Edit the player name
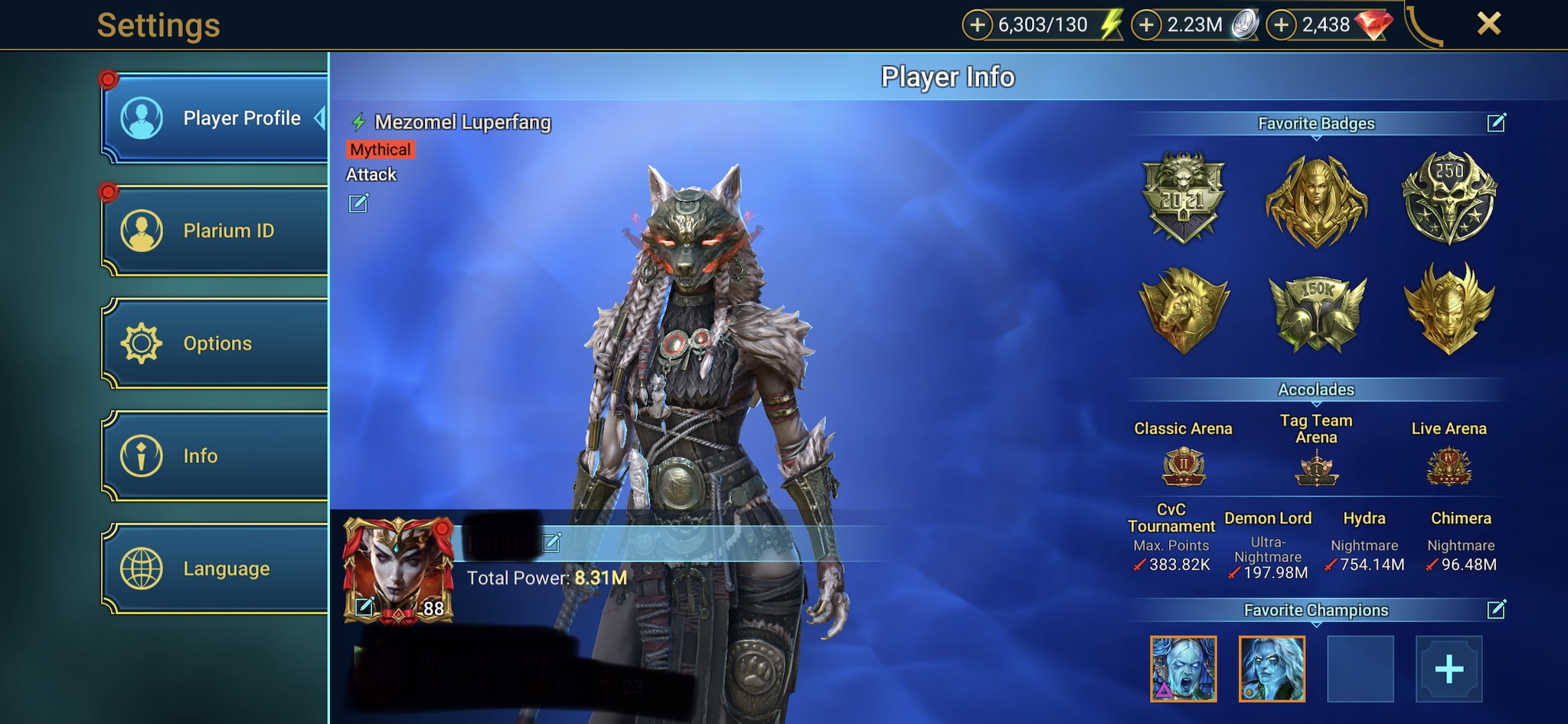The height and width of the screenshot is (724, 1568). click(551, 543)
